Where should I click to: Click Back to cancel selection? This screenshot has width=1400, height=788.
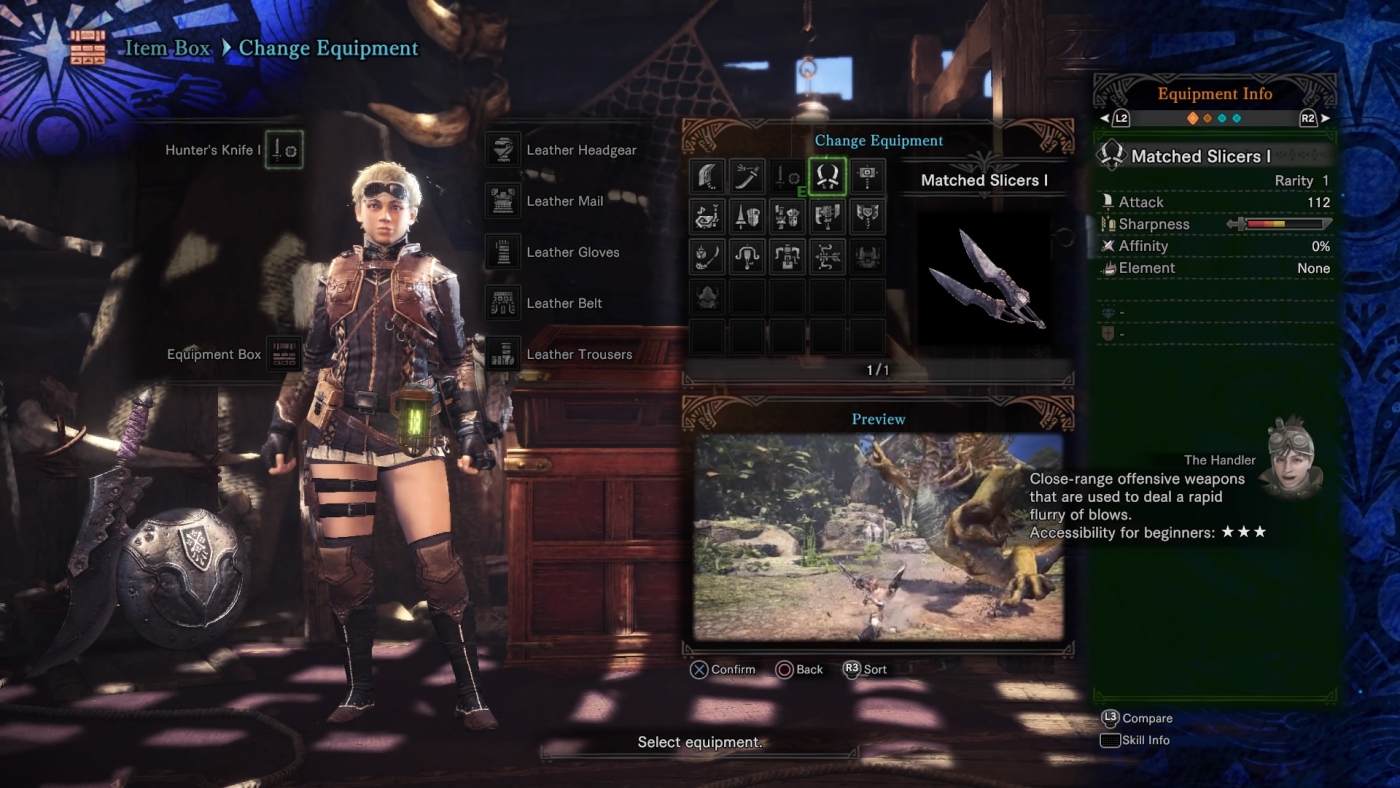tap(800, 669)
